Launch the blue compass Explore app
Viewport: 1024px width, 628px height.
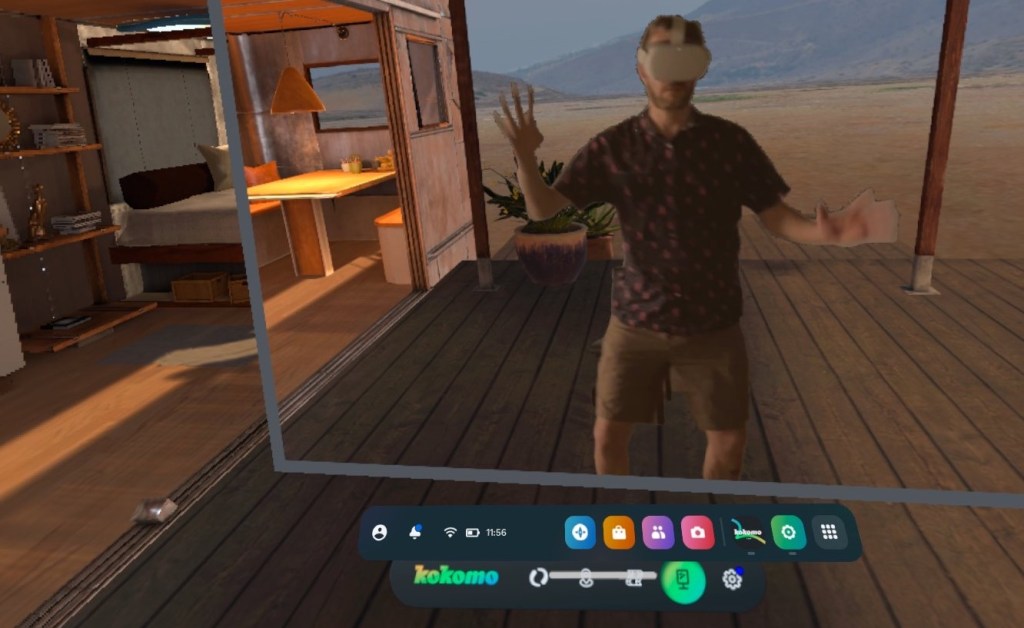580,533
